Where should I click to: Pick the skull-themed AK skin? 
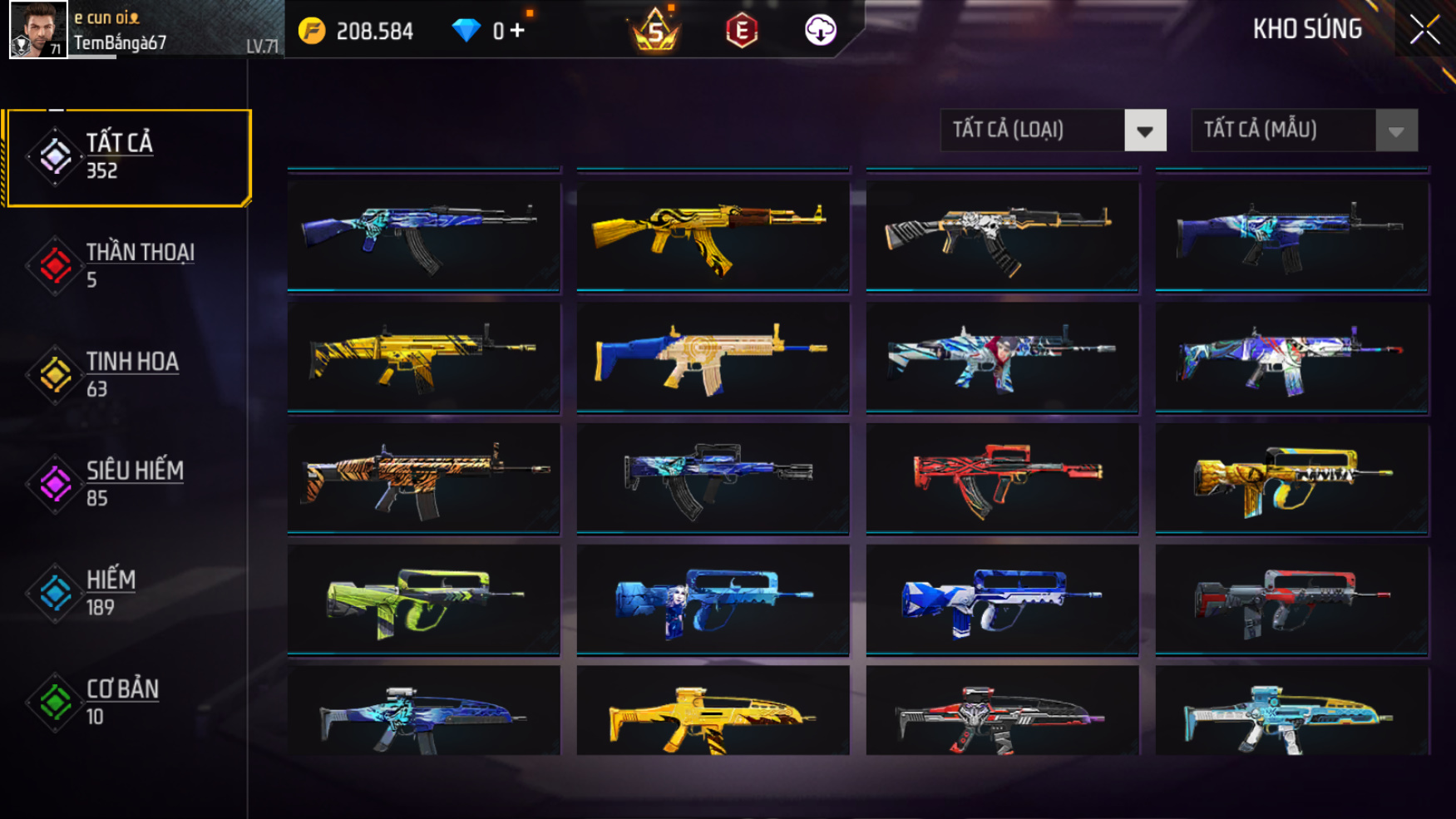(1001, 235)
